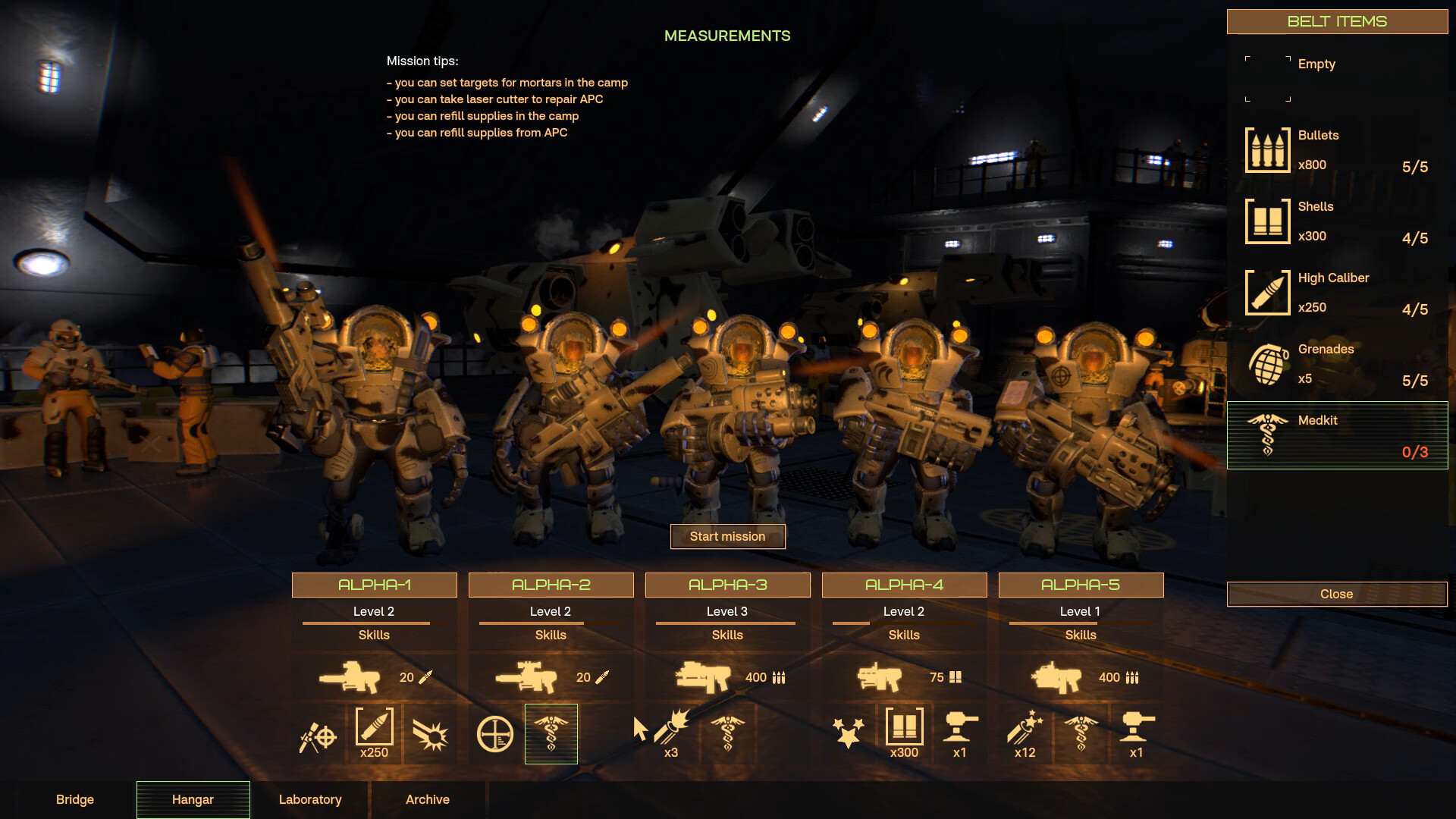The width and height of the screenshot is (1456, 819).
Task: Expand Alpha-5's Skills panel
Action: pyautogui.click(x=1080, y=635)
